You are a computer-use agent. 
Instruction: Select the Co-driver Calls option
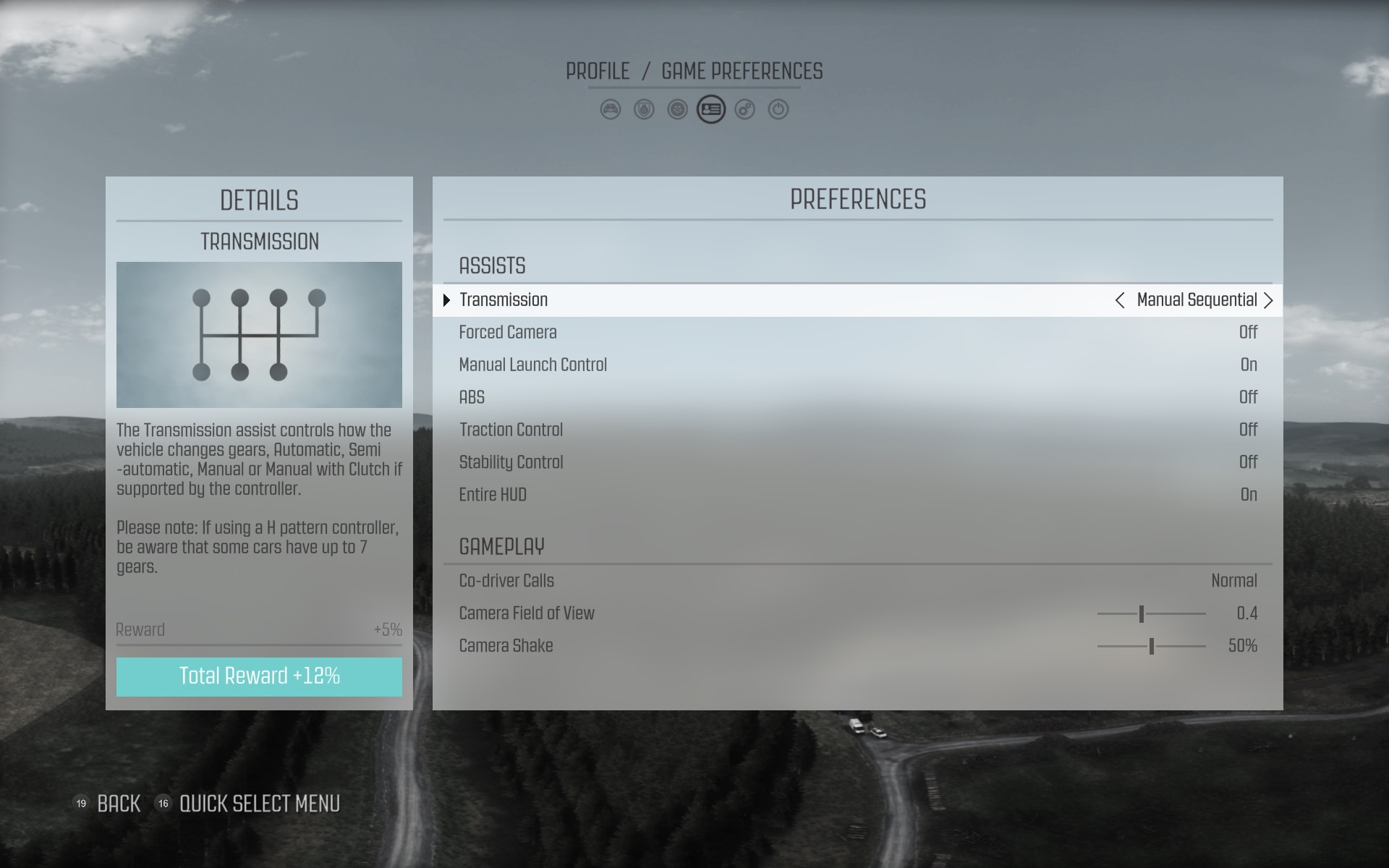tap(857, 582)
